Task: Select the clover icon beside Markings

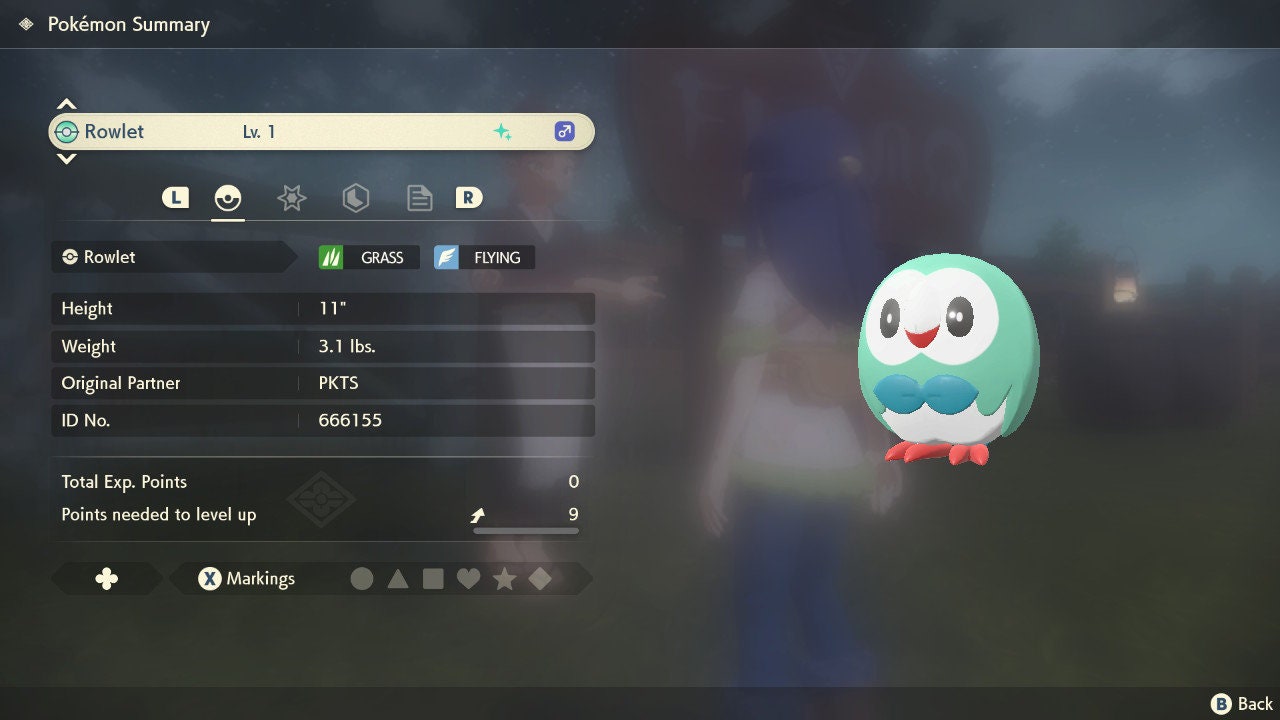Action: point(106,579)
